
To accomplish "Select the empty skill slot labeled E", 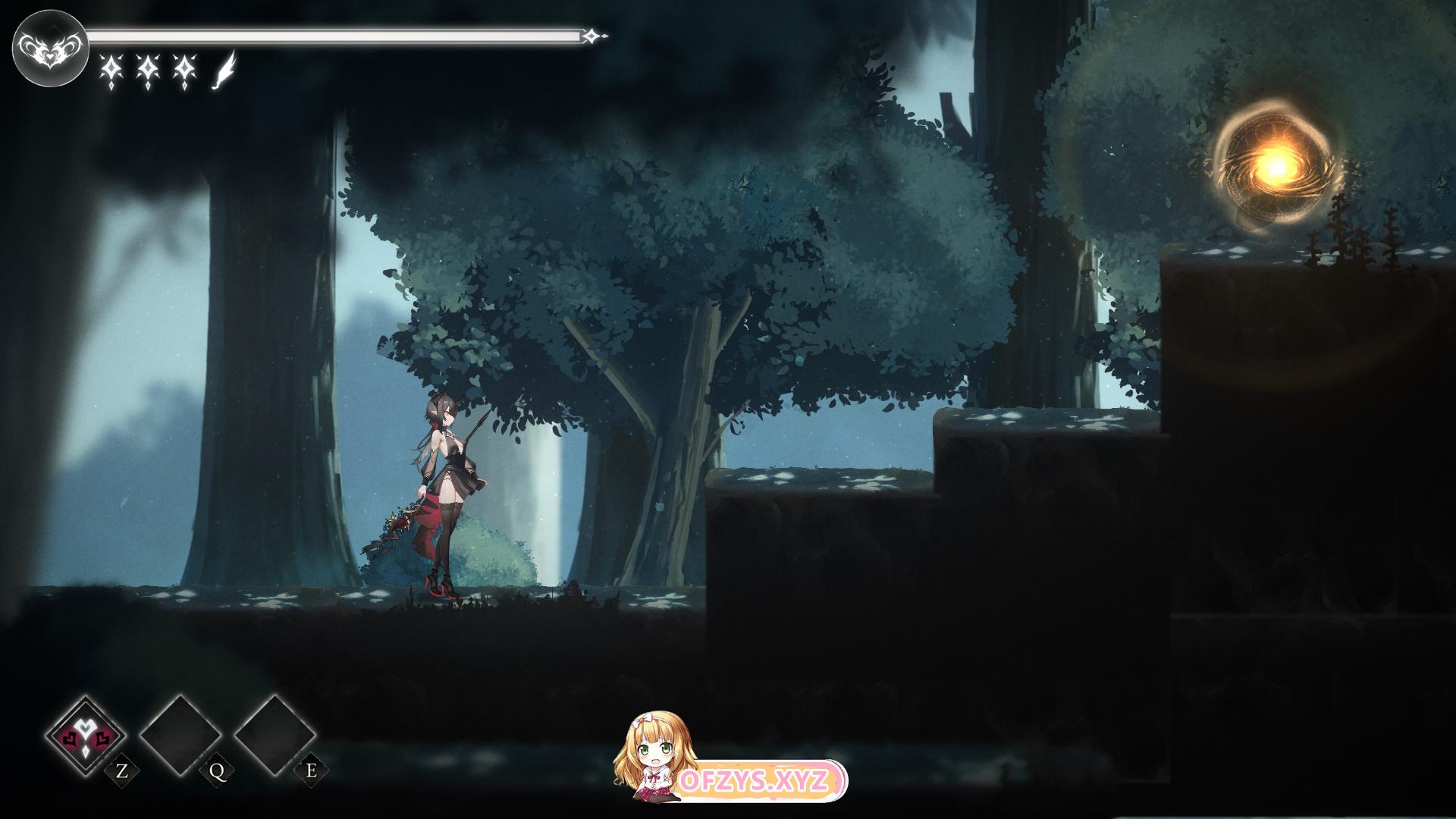I will point(275,736).
